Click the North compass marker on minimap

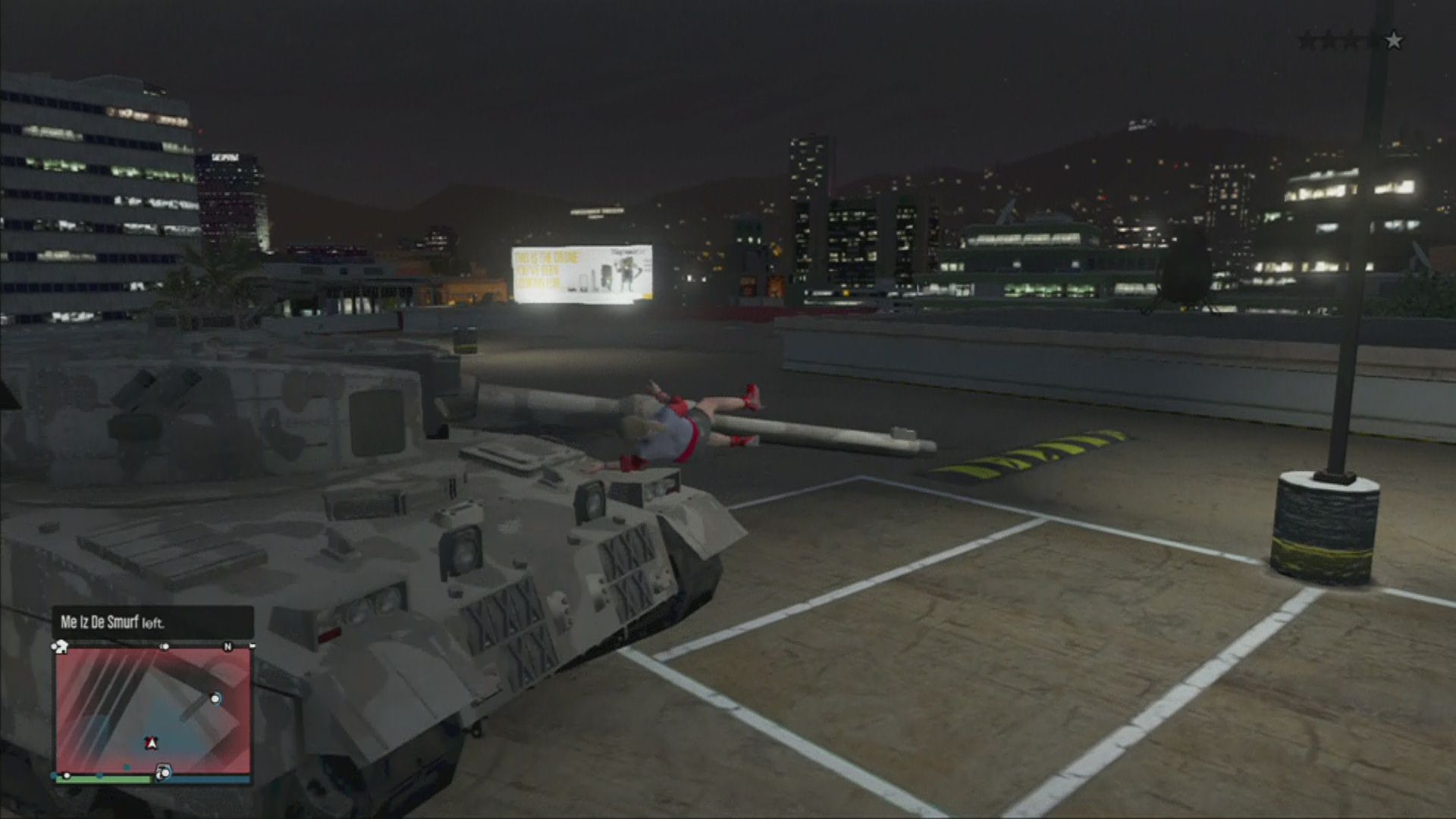point(227,647)
